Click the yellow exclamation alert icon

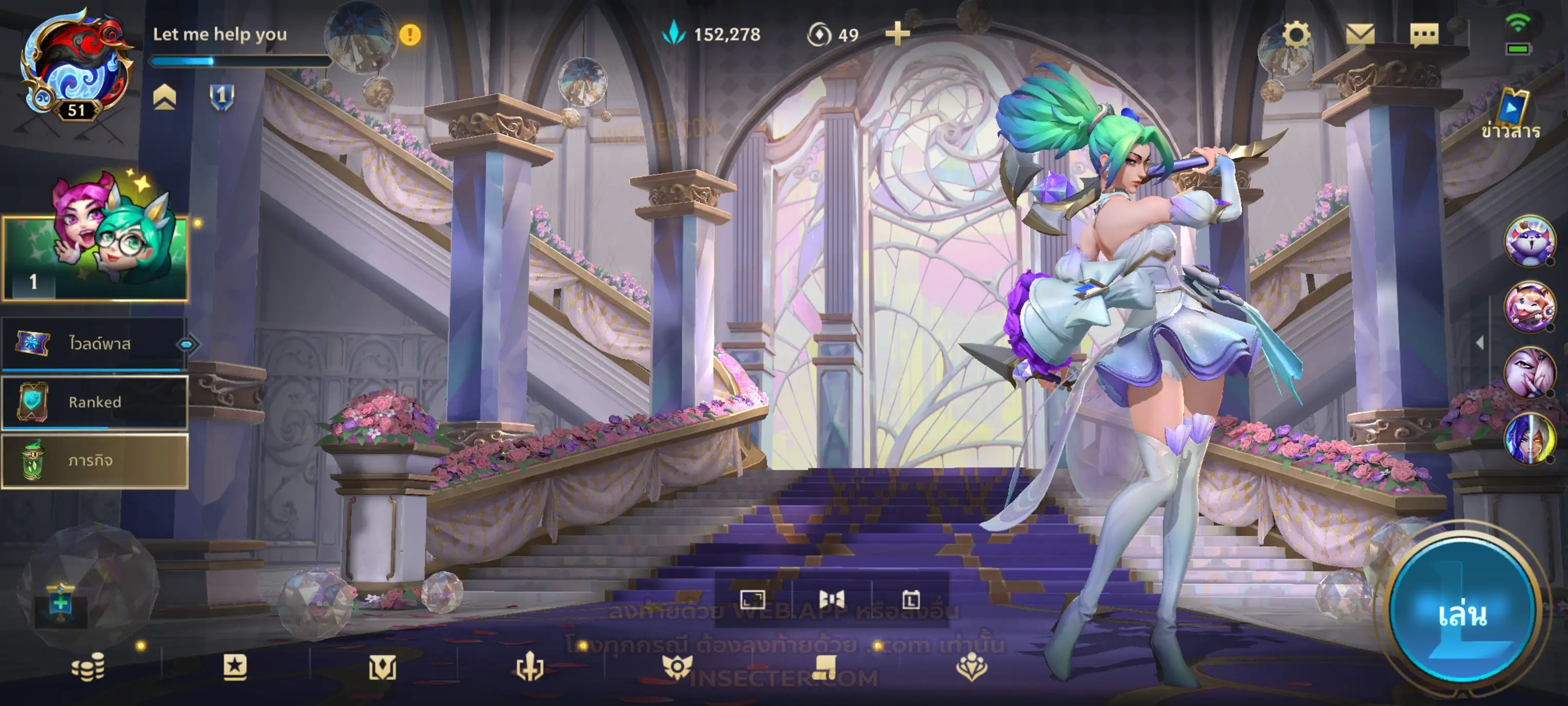410,35
